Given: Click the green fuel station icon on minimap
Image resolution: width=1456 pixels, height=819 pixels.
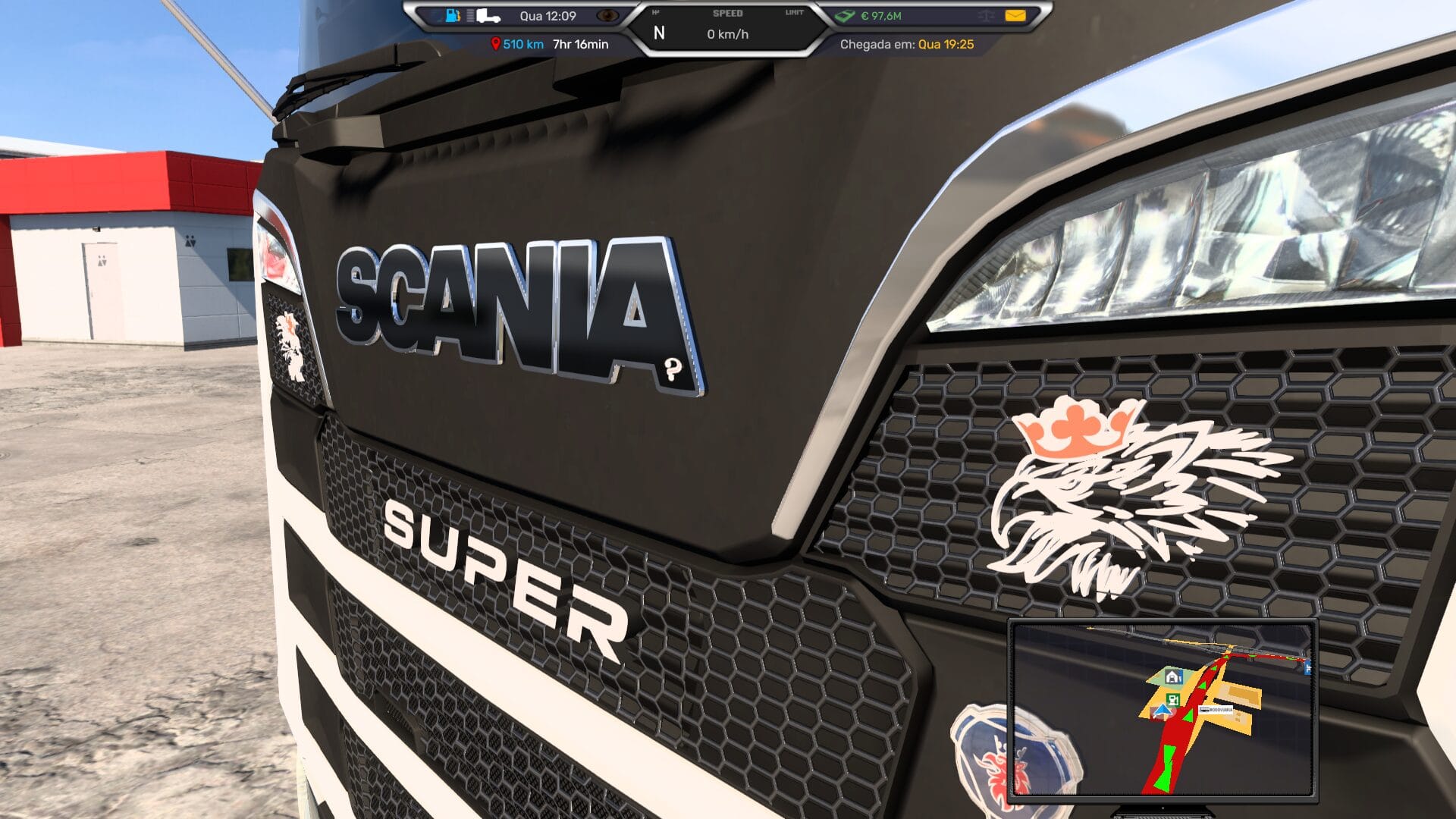Looking at the screenshot, I should pos(1173,699).
